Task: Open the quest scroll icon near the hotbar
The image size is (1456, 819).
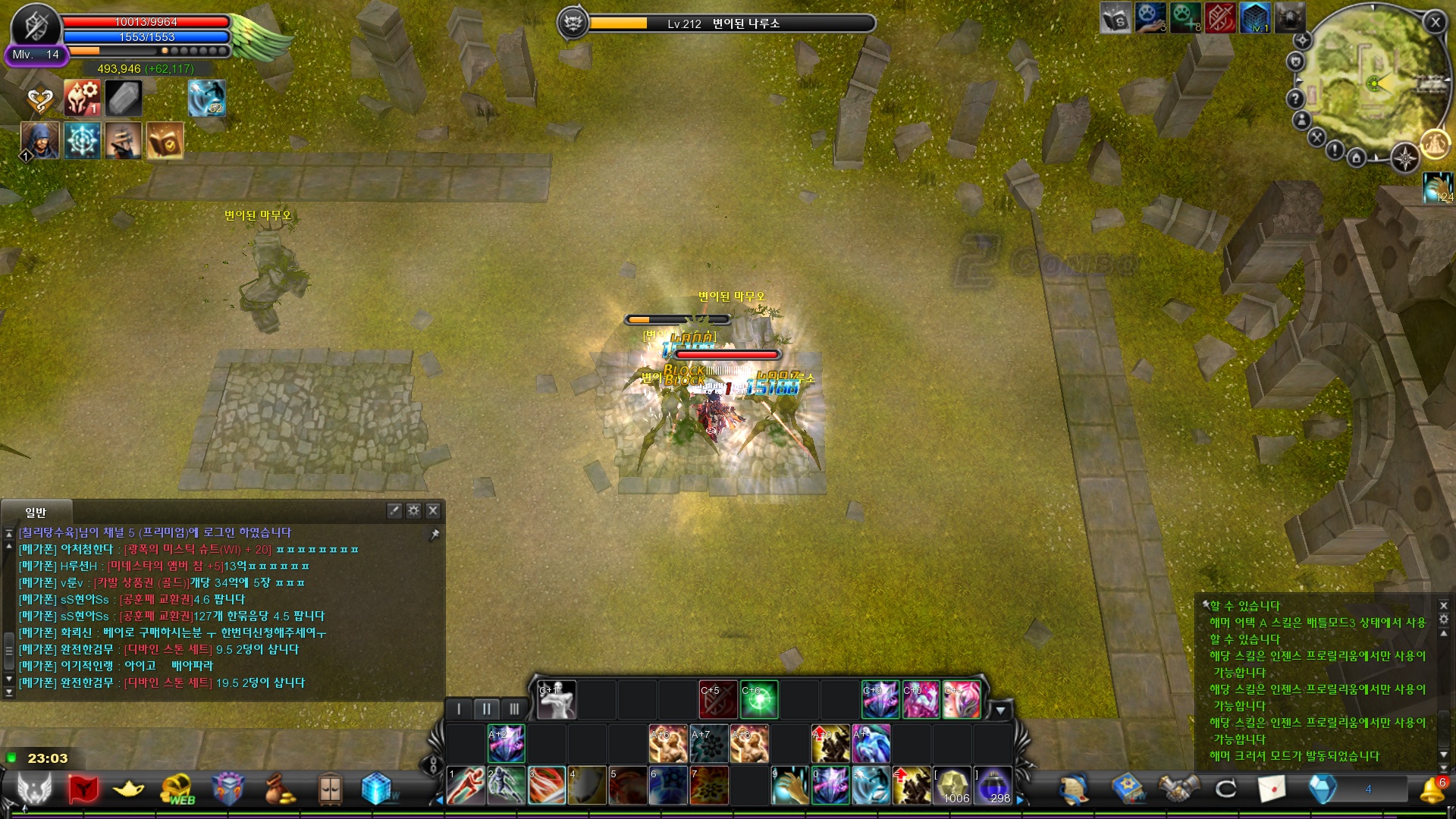Action: 1074,790
